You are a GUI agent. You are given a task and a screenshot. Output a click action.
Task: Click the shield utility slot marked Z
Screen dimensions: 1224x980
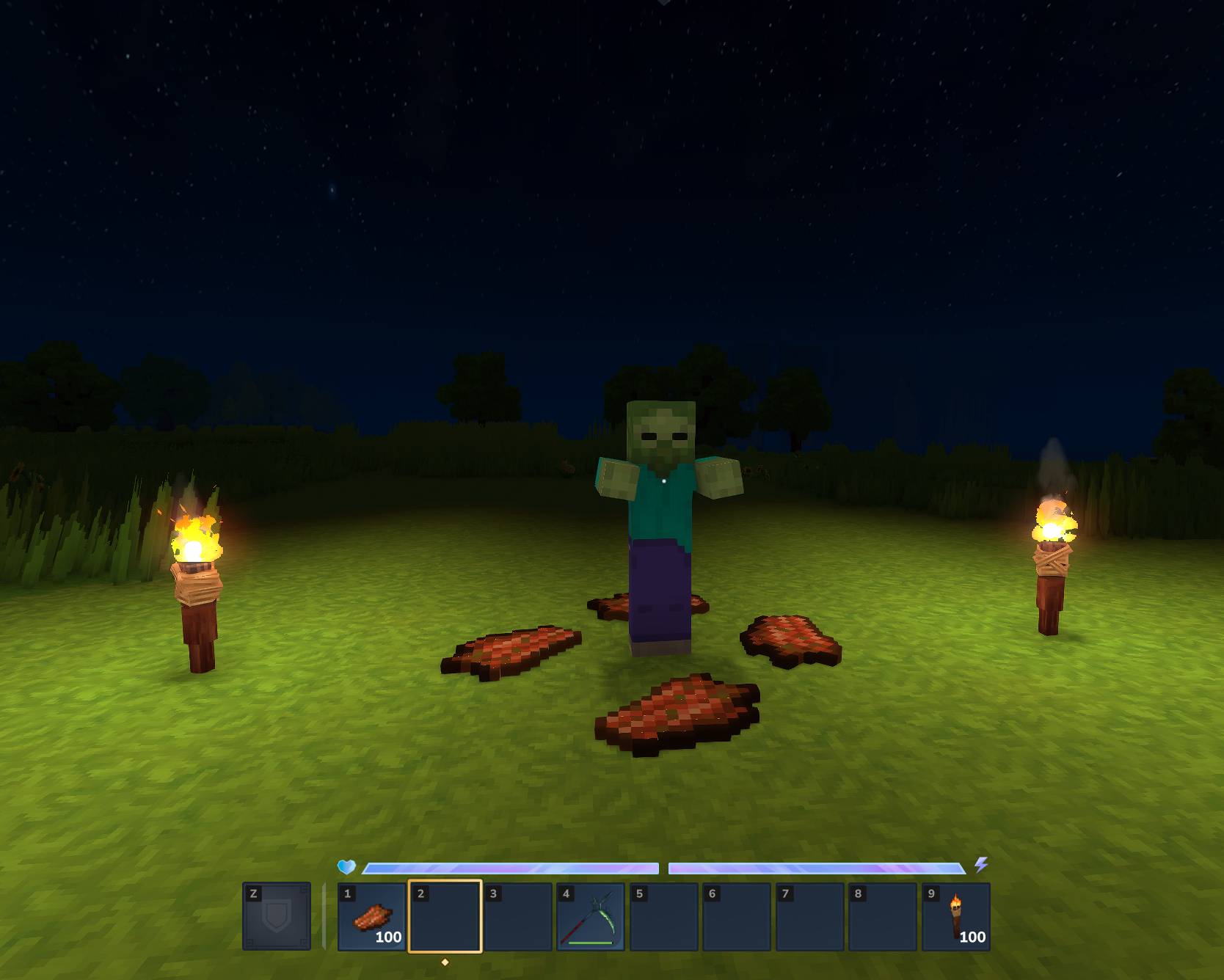[277, 917]
